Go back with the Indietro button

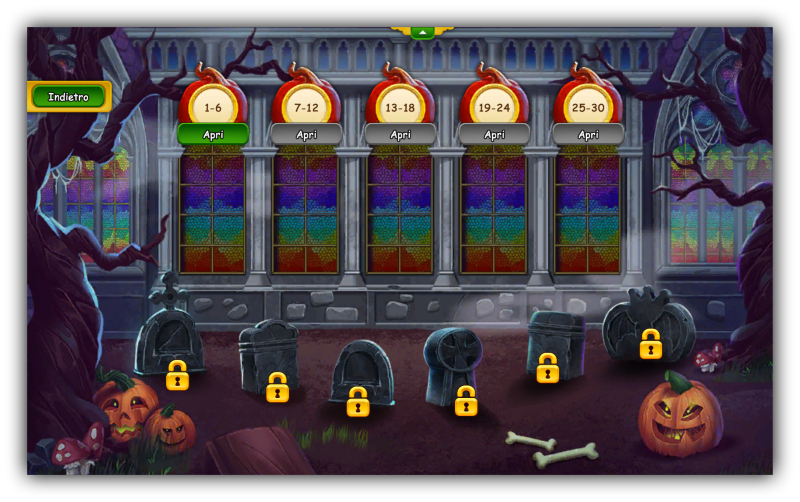(68, 97)
